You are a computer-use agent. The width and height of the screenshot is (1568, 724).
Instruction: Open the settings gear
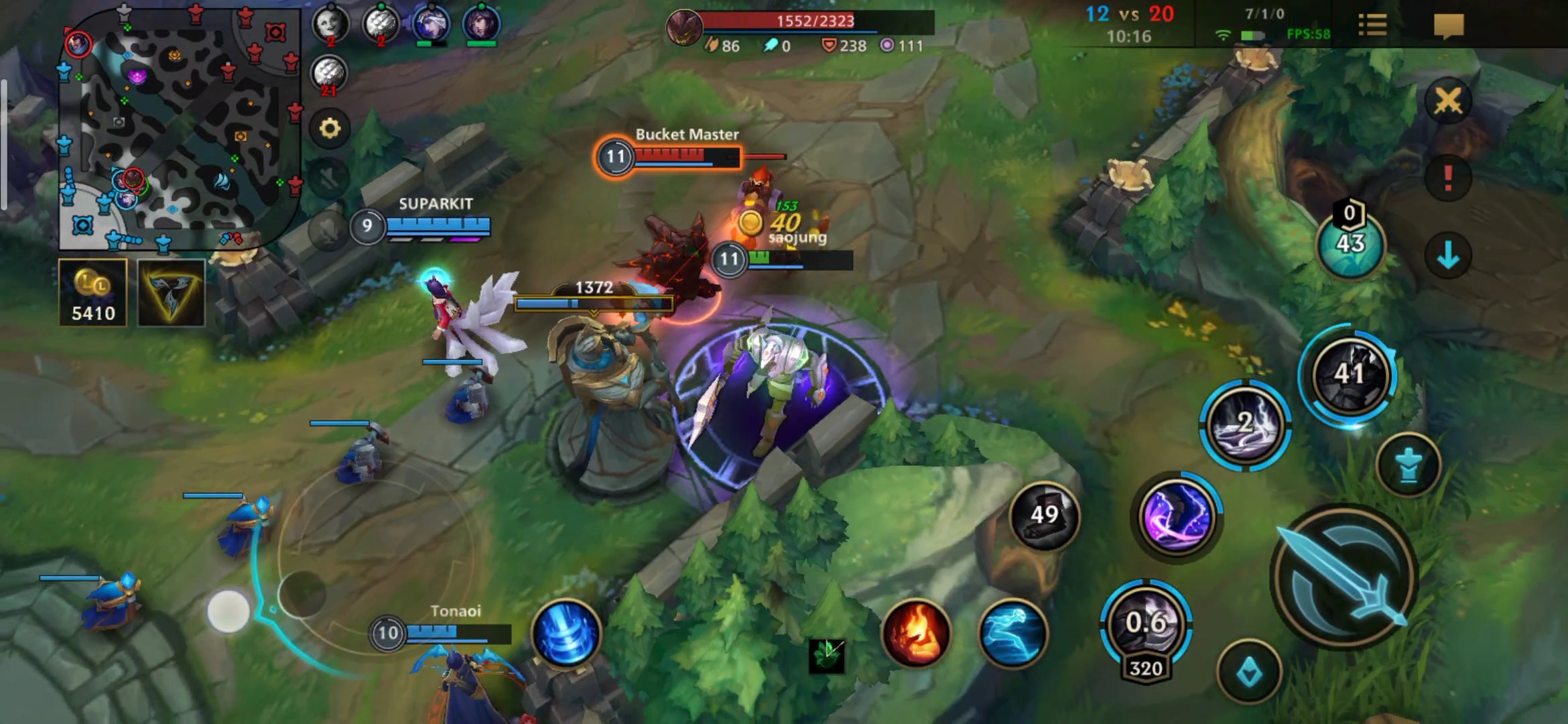pyautogui.click(x=329, y=128)
